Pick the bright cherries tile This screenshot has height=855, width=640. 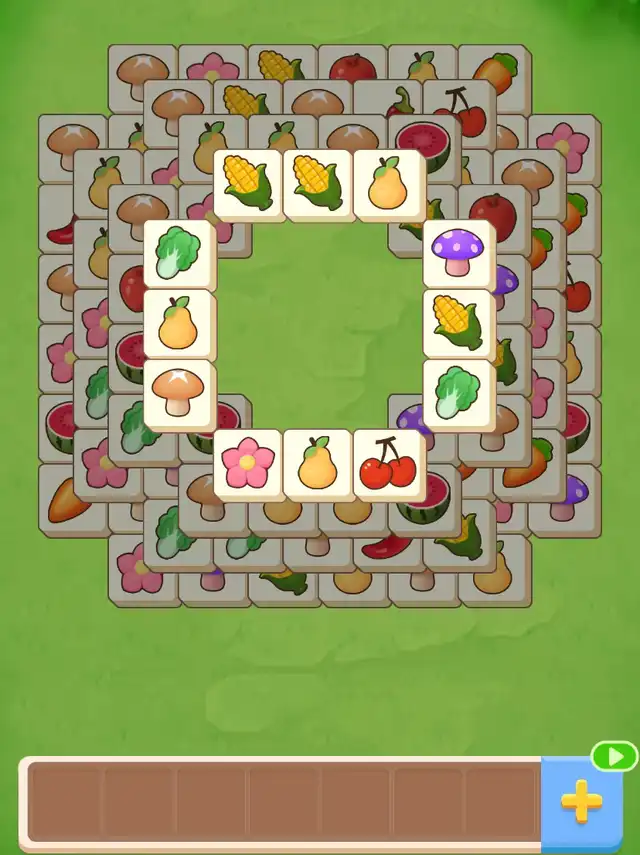(x=388, y=464)
